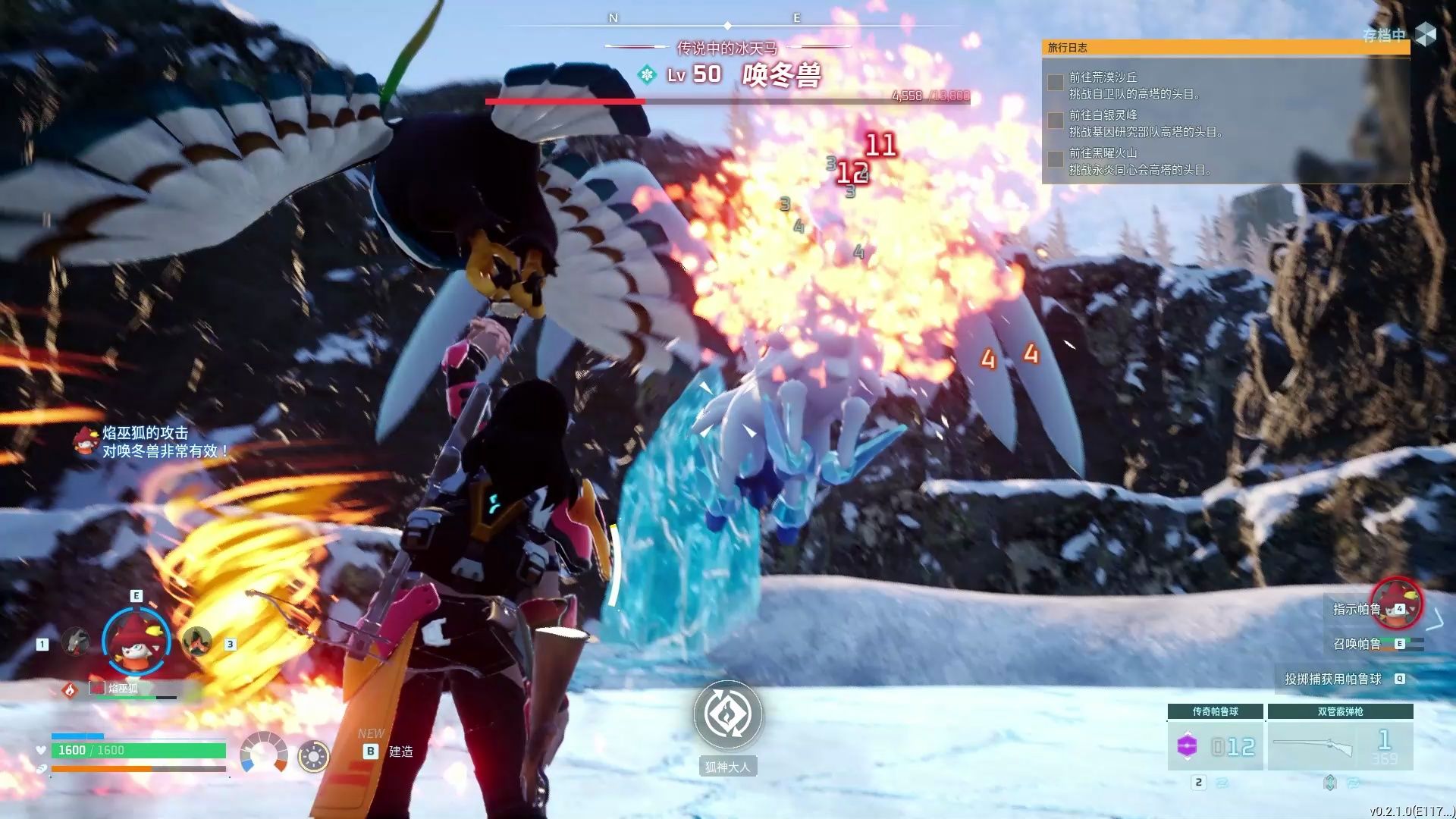Open the 建造 build menu label

point(400,752)
